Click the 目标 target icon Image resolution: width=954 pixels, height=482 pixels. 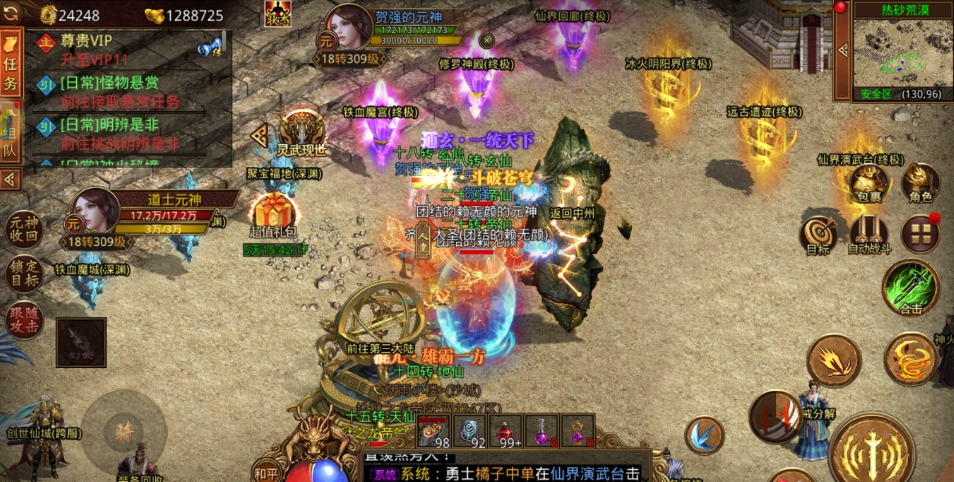[819, 235]
